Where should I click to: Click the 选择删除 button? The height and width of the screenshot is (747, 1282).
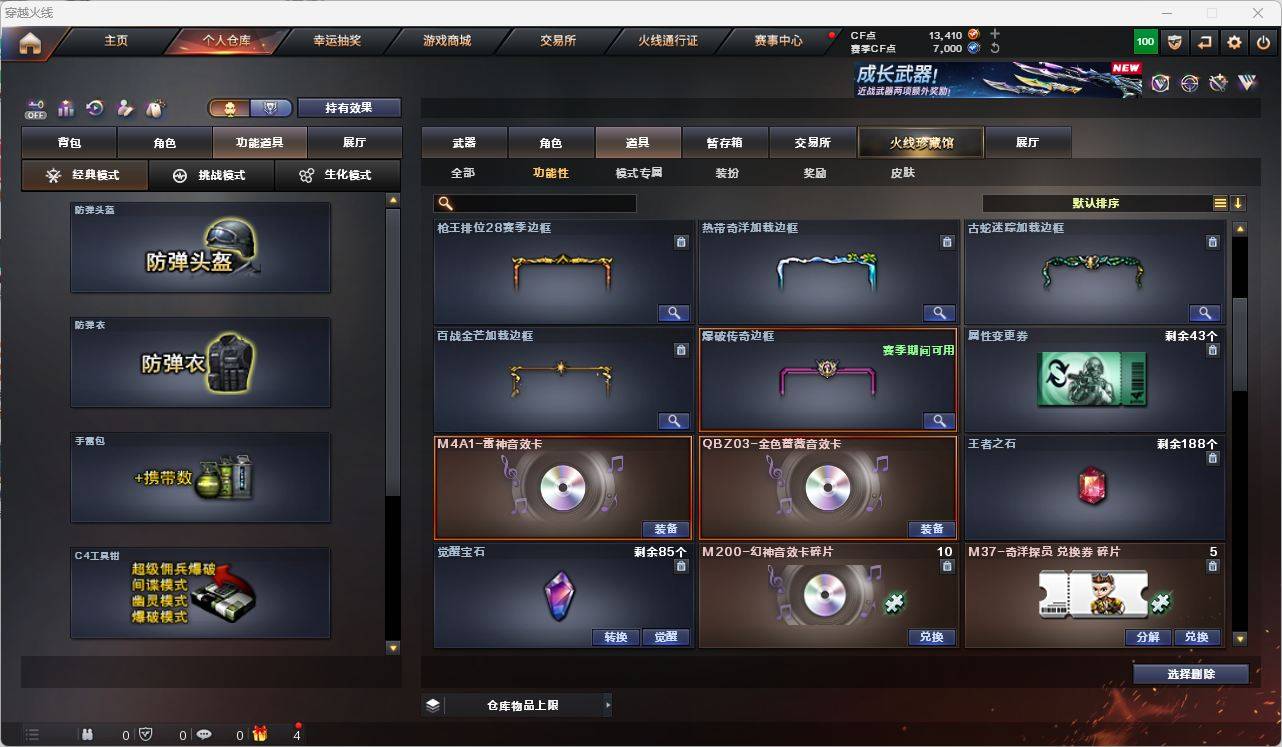pos(1192,673)
